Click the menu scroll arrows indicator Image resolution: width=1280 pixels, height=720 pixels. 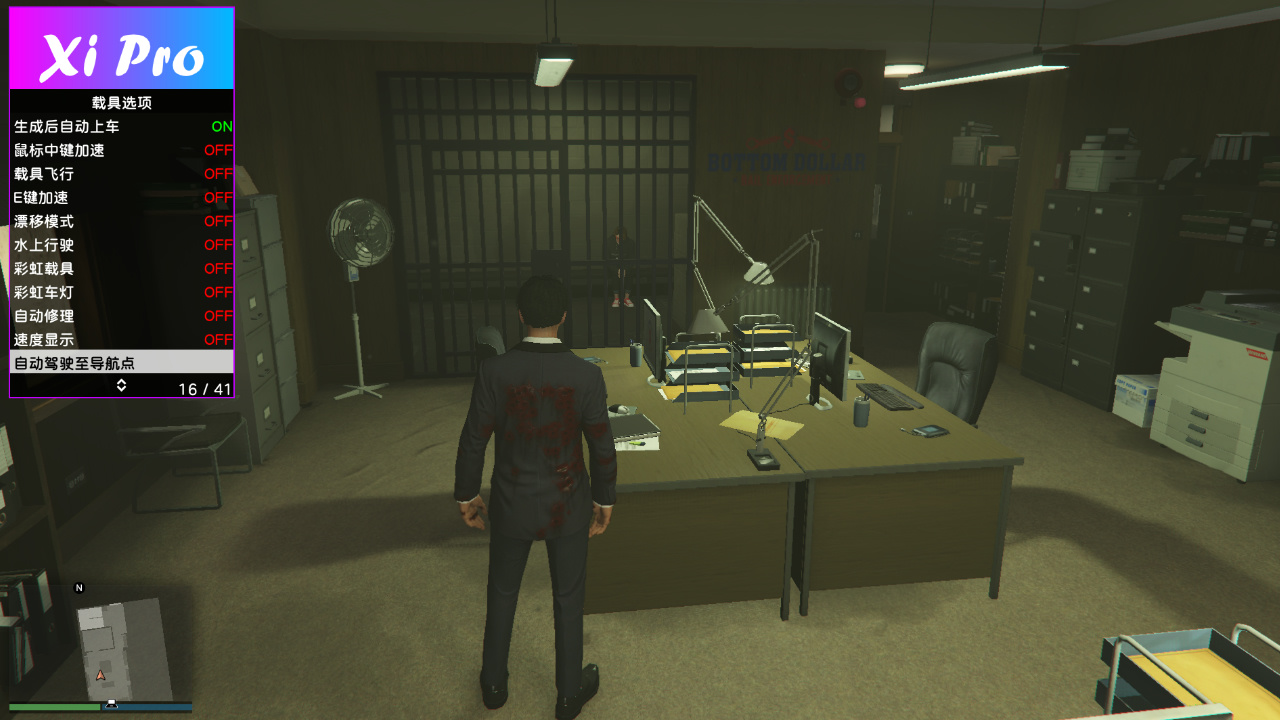click(x=121, y=386)
